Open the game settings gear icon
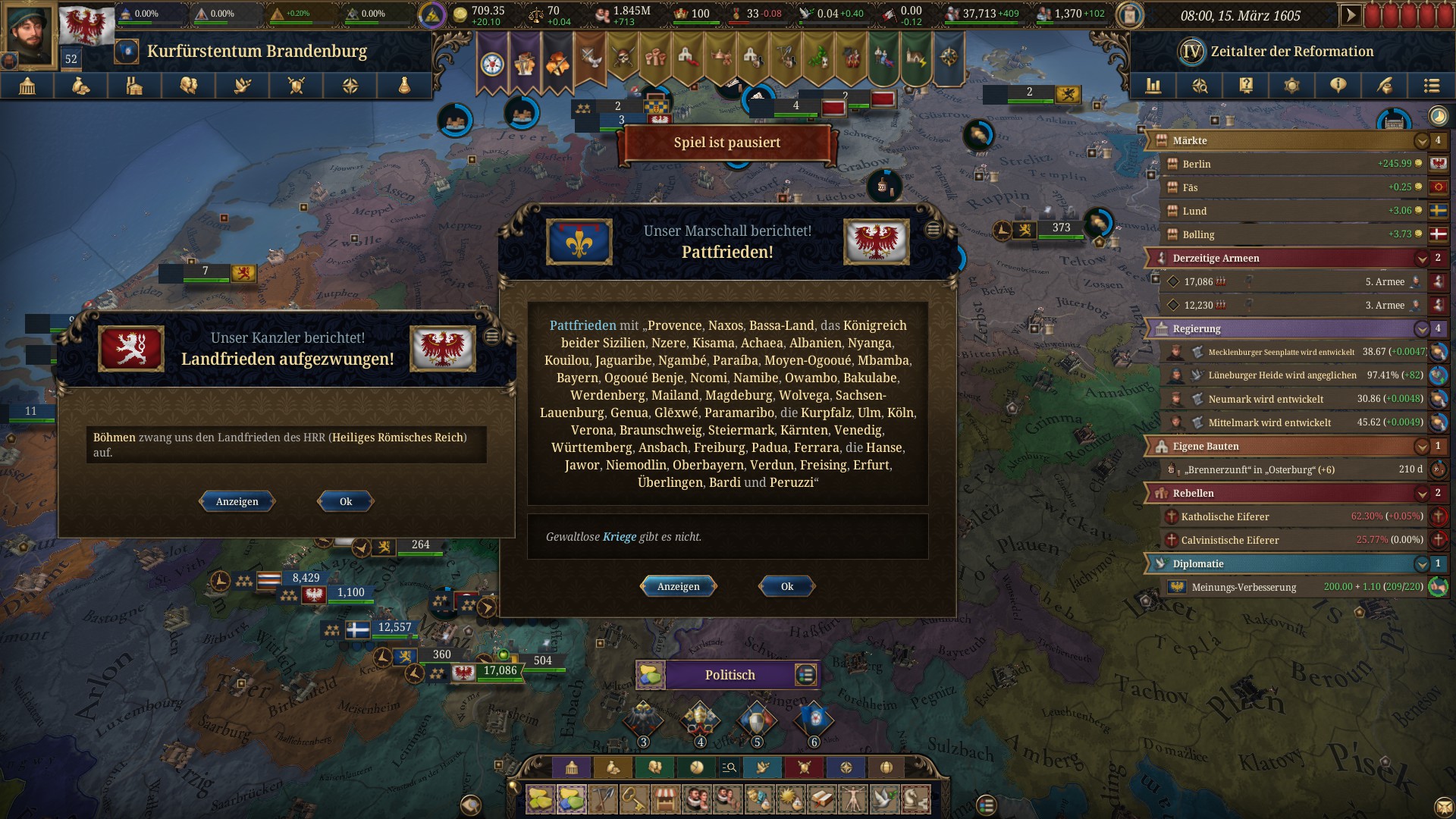The image size is (1456, 819). pyautogui.click(x=1291, y=86)
